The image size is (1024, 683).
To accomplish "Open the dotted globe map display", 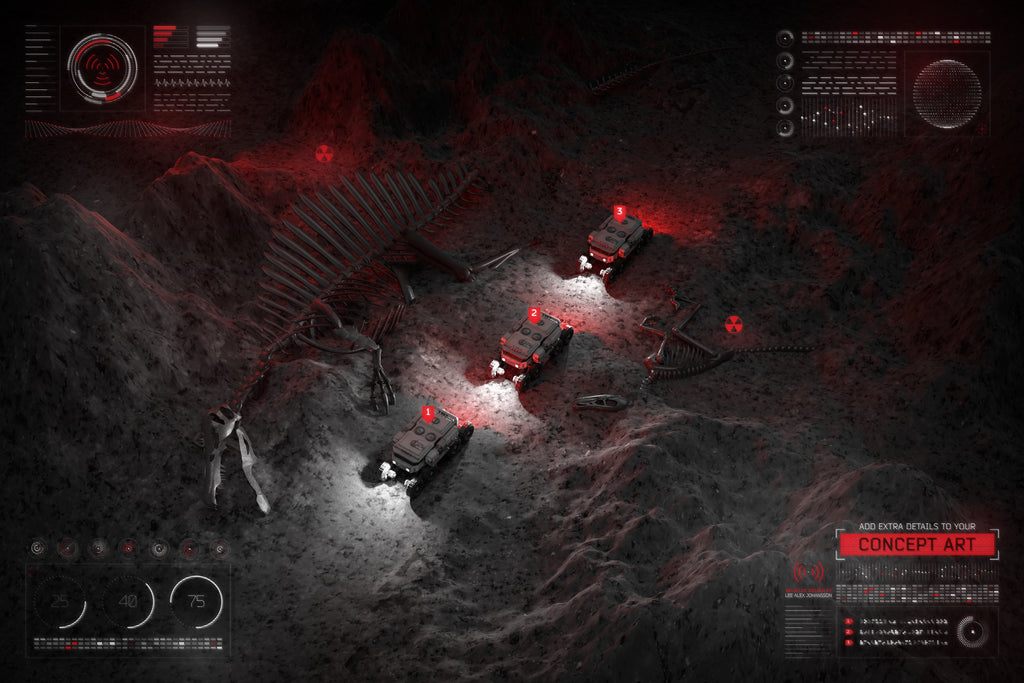I will 946,94.
